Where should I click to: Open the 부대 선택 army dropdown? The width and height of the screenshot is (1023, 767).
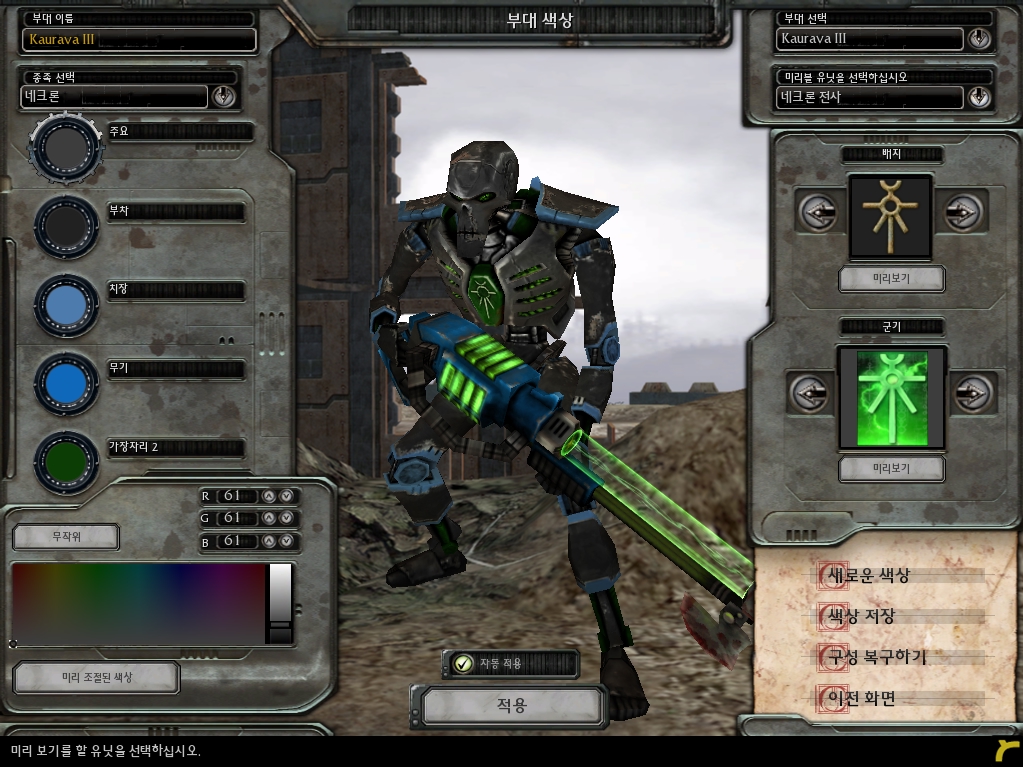tap(978, 39)
